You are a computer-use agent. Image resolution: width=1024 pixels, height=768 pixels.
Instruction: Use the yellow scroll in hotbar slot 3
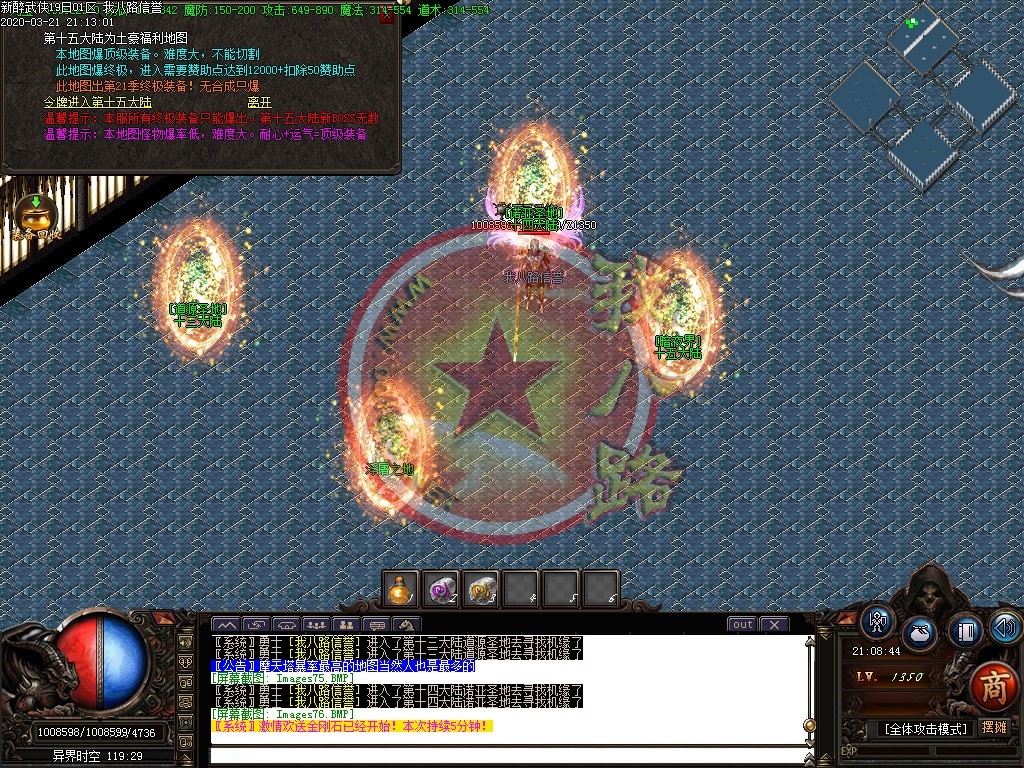coord(481,589)
